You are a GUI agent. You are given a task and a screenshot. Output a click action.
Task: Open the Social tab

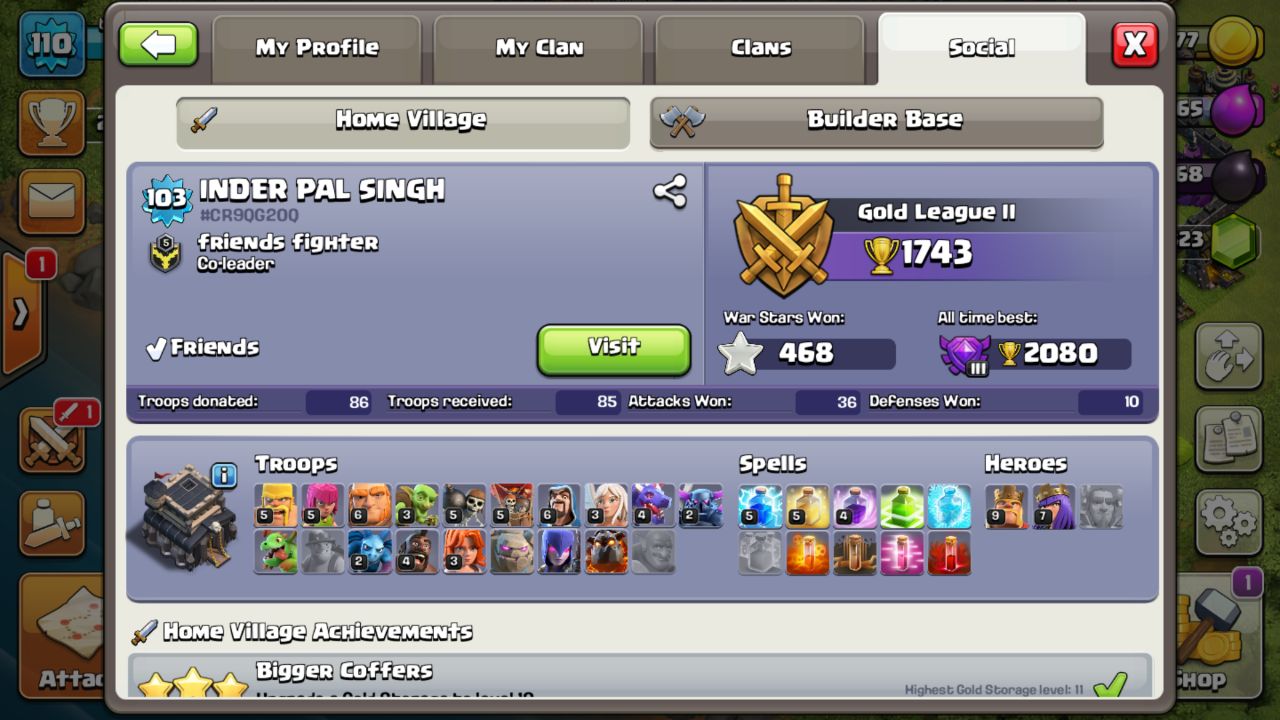coord(981,47)
